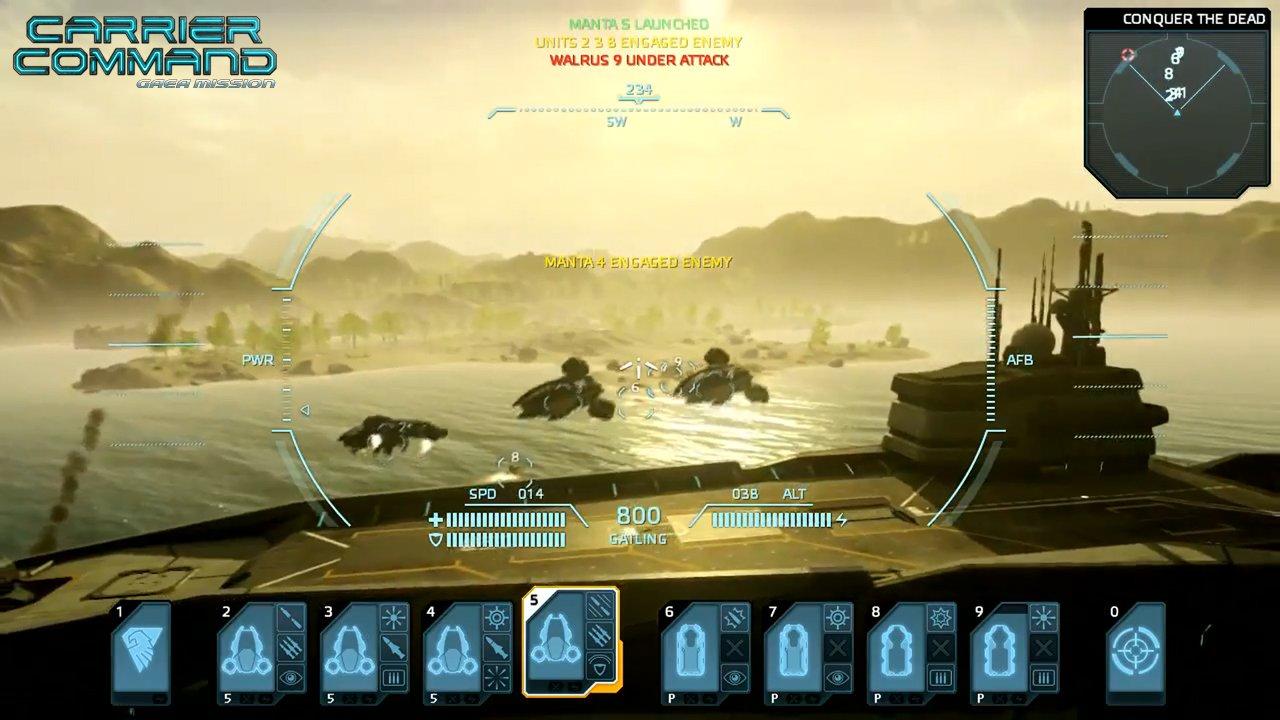The width and height of the screenshot is (1280, 720).
Task: Click the X cancel button on Walrus 8's card
Action: 941,648
